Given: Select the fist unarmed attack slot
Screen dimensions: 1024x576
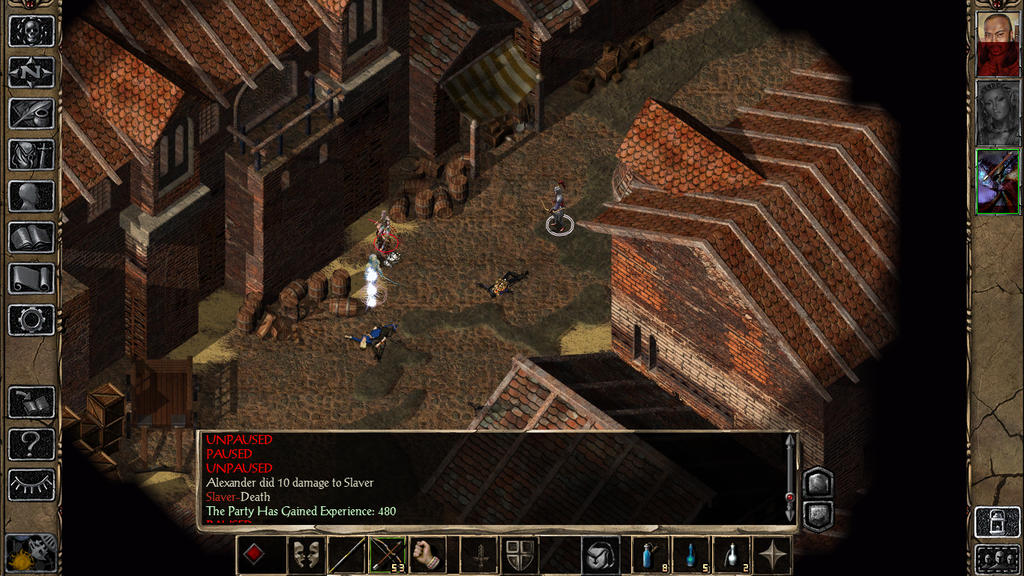Looking at the screenshot, I should (x=427, y=555).
